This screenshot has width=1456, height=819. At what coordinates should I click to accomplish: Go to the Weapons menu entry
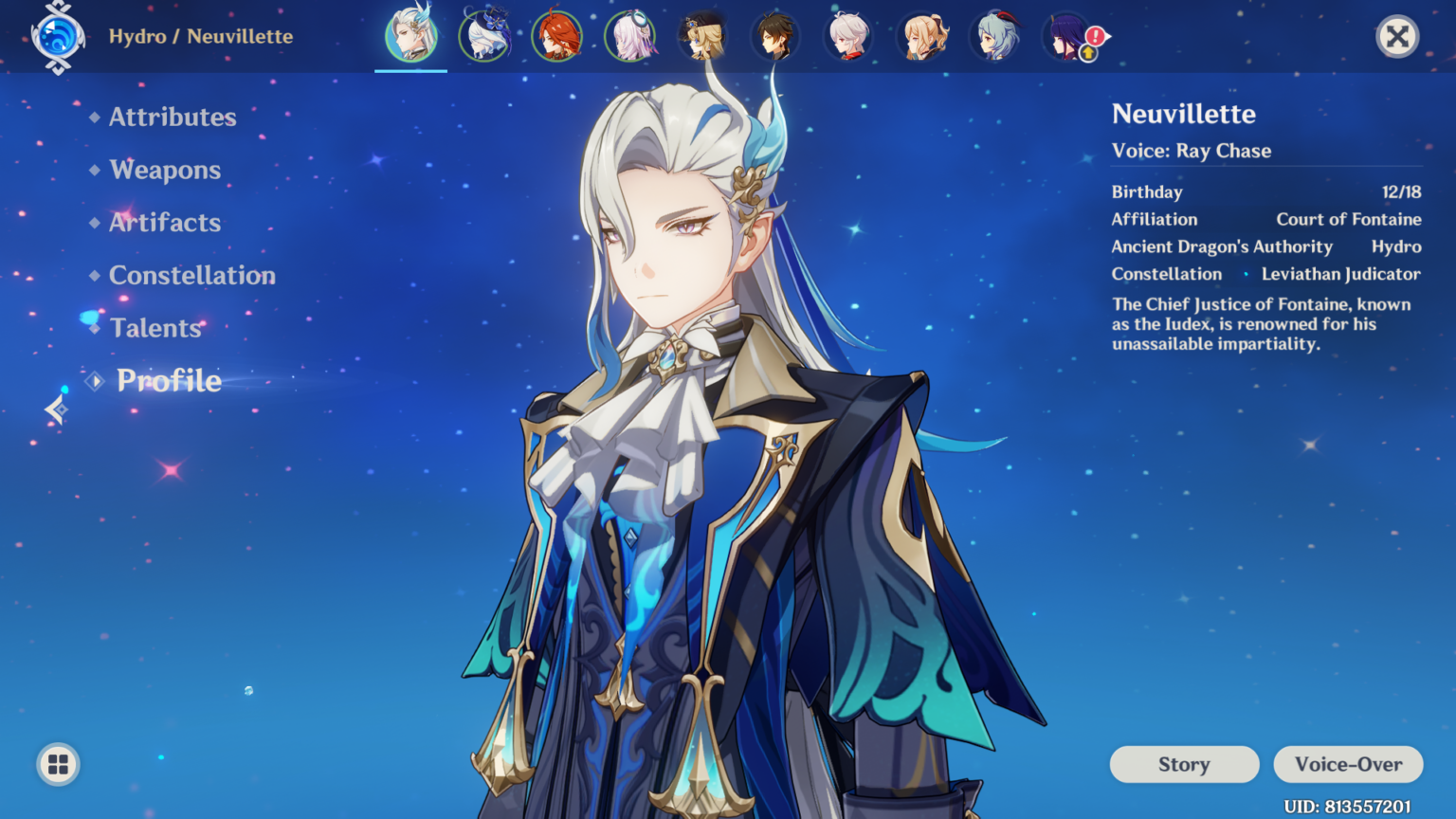165,170
